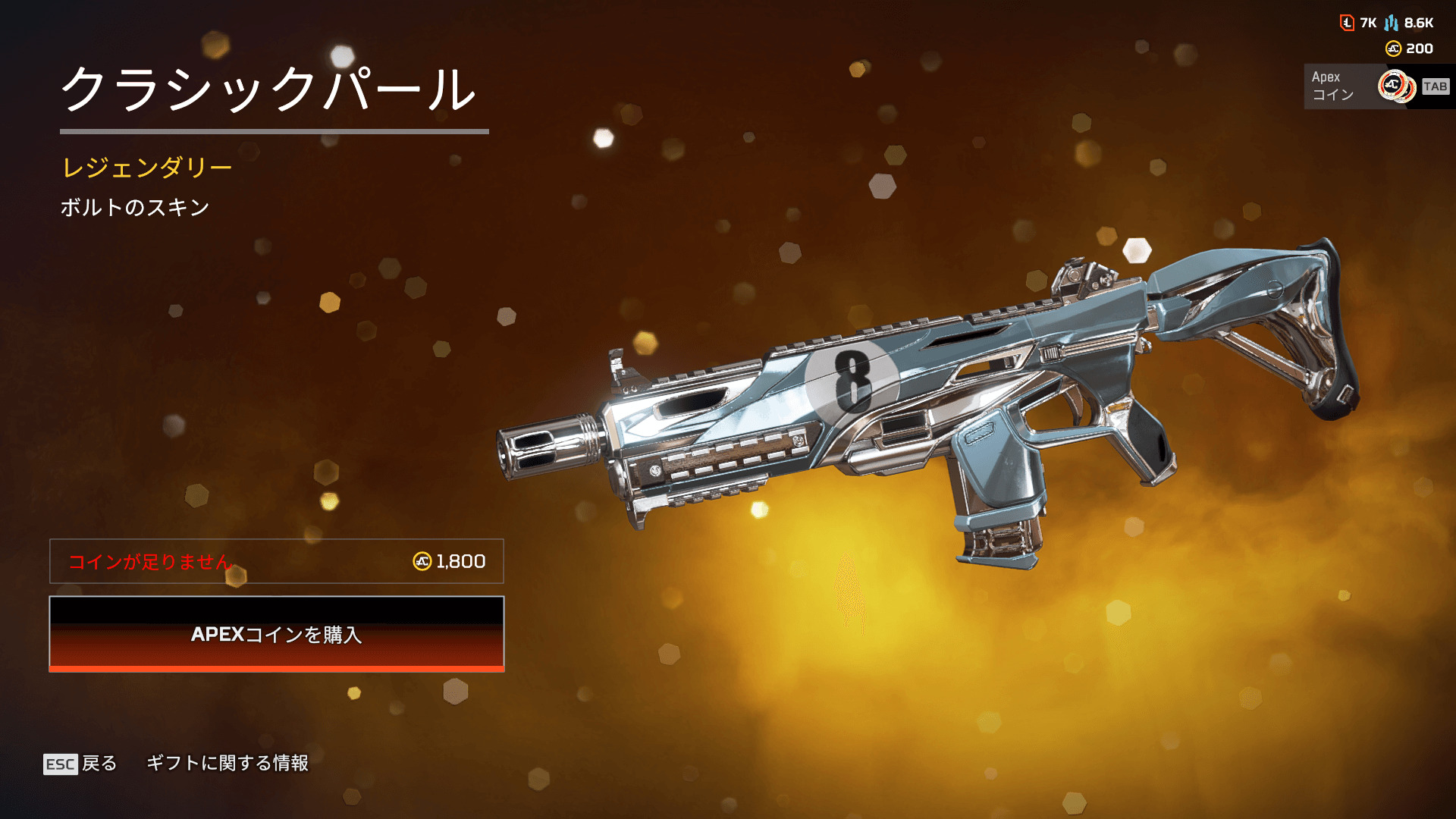1456x819 pixels.
Task: Open ギフトに関する情報 gift info
Action: pyautogui.click(x=227, y=763)
